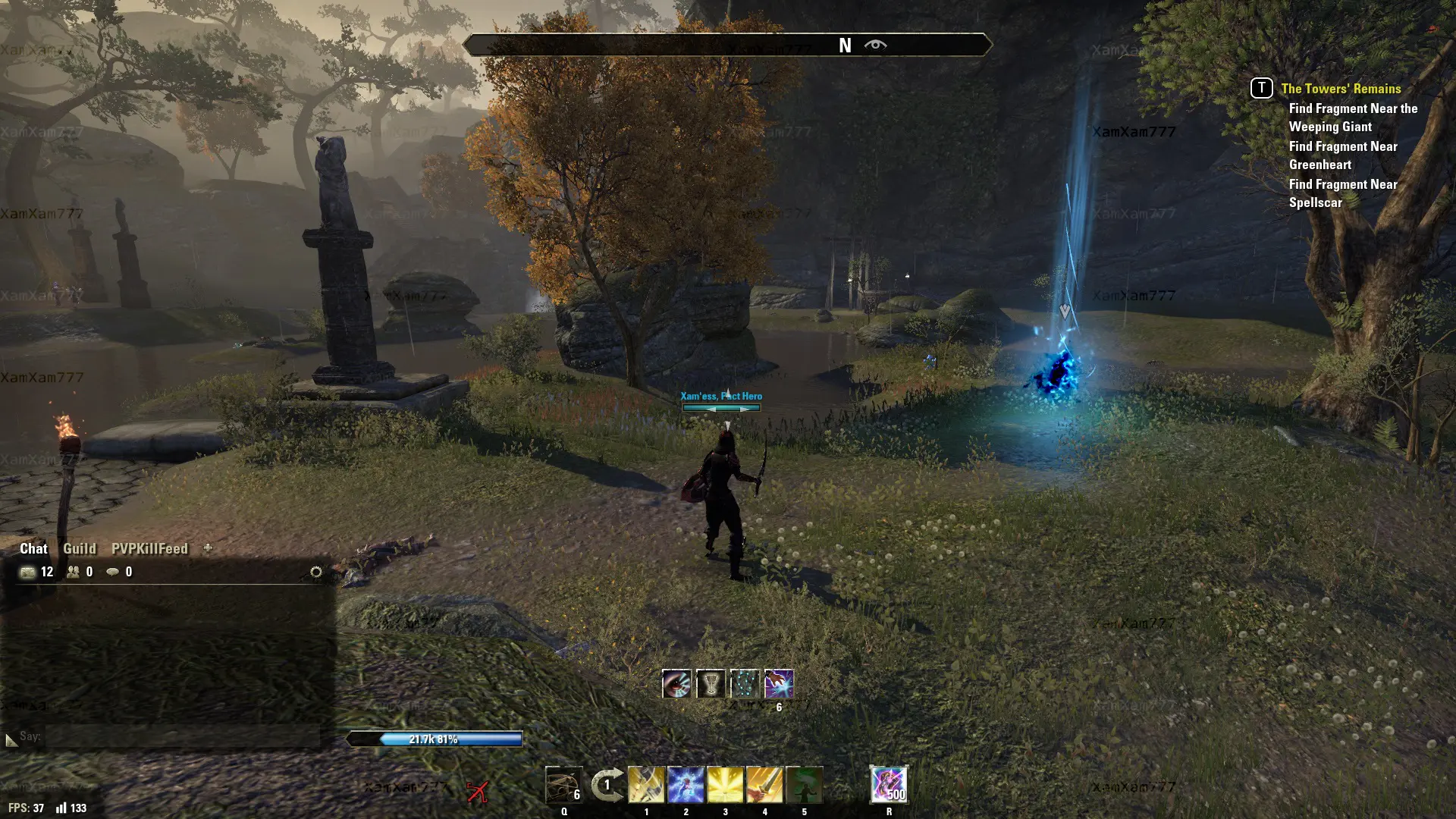Viewport: 1456px width, 819px height.
Task: Select The Towers' Remains quest tracker
Action: (1341, 89)
